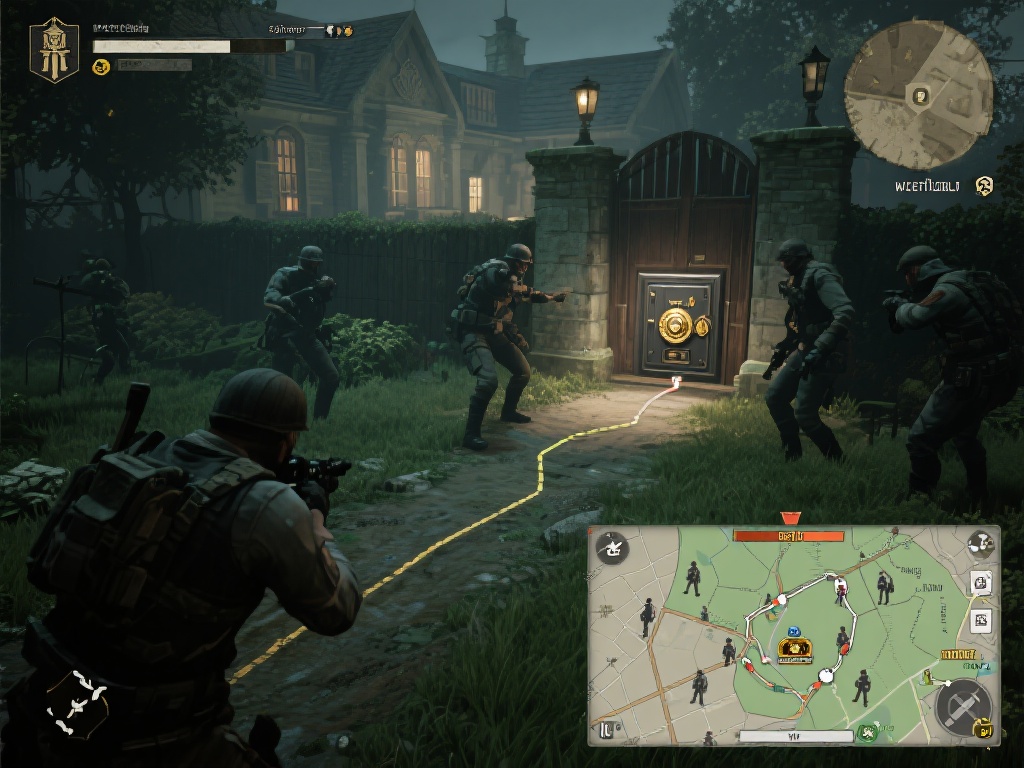Click the orange banner atop the map

(x=789, y=536)
